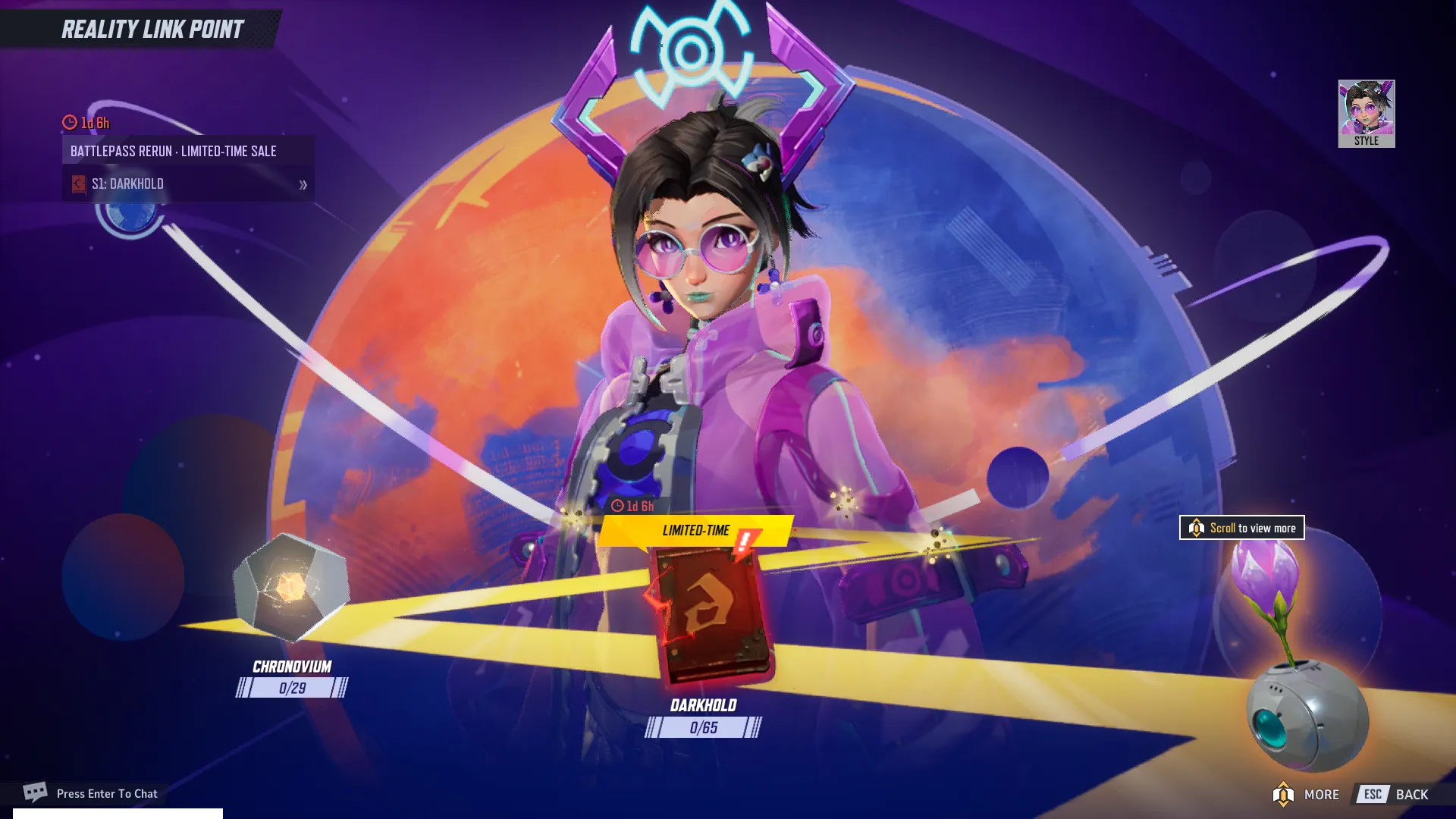1456x819 pixels.
Task: Click the LIMITED-TIME yellow banner
Action: click(696, 531)
